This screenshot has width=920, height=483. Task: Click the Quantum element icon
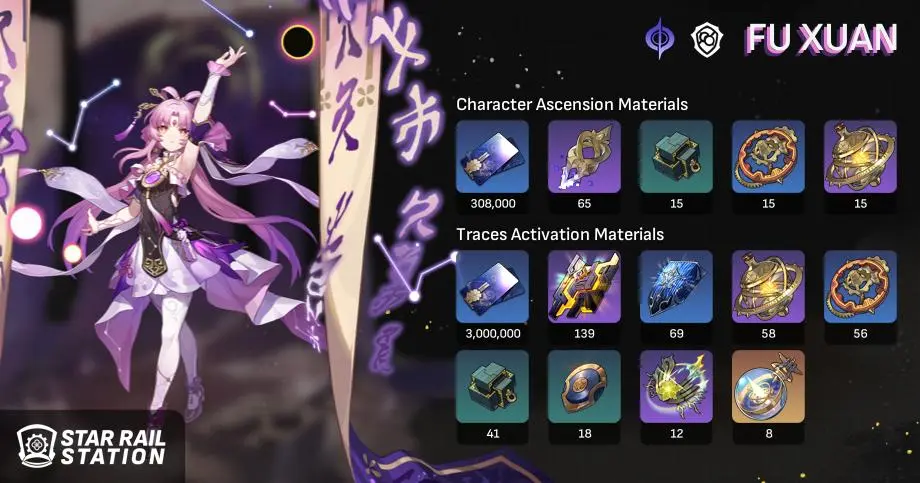click(661, 38)
